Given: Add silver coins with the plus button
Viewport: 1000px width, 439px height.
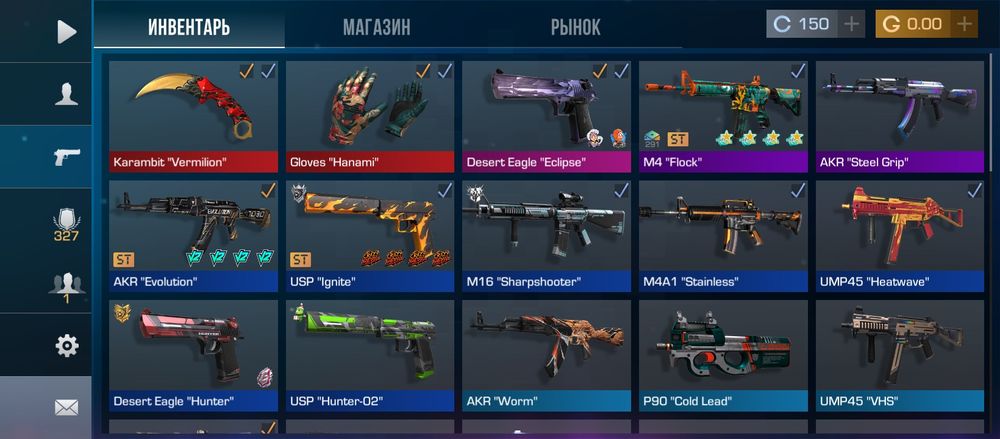Looking at the screenshot, I should (852, 24).
